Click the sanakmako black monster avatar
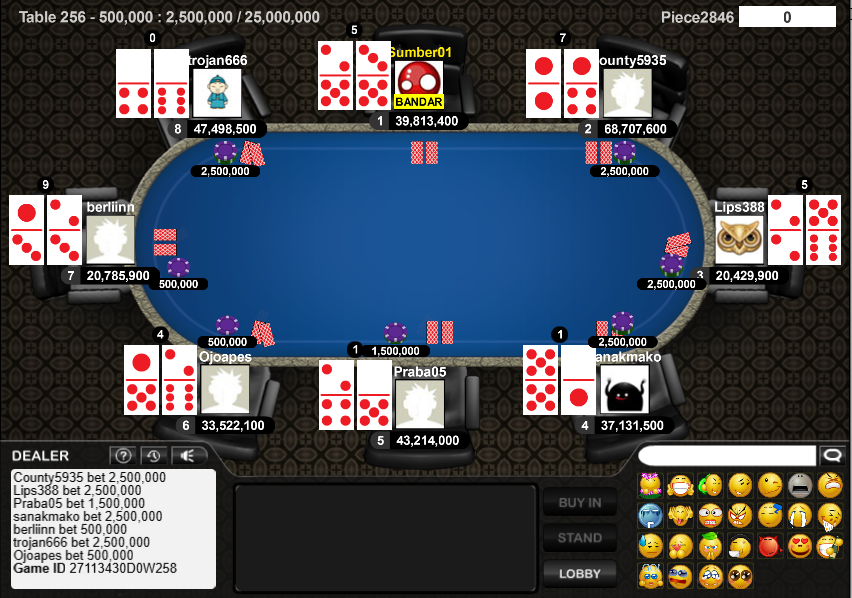 point(624,390)
